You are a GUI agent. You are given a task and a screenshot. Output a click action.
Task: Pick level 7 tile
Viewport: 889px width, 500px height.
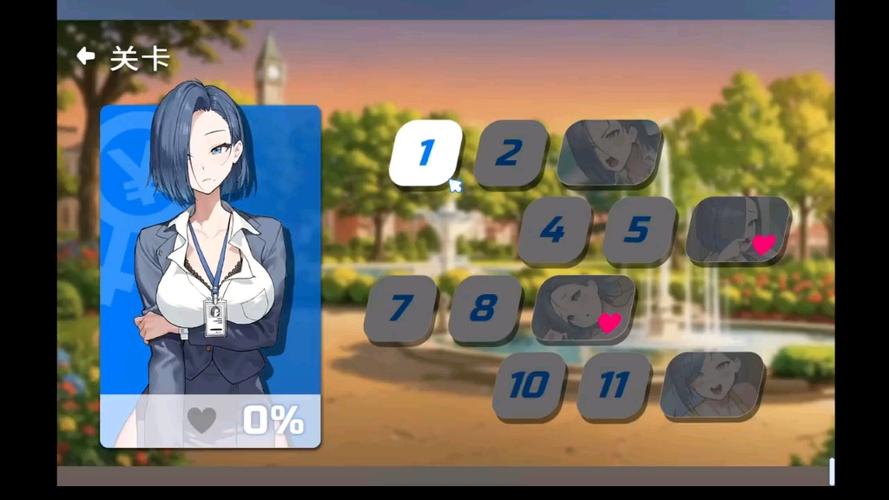[400, 308]
